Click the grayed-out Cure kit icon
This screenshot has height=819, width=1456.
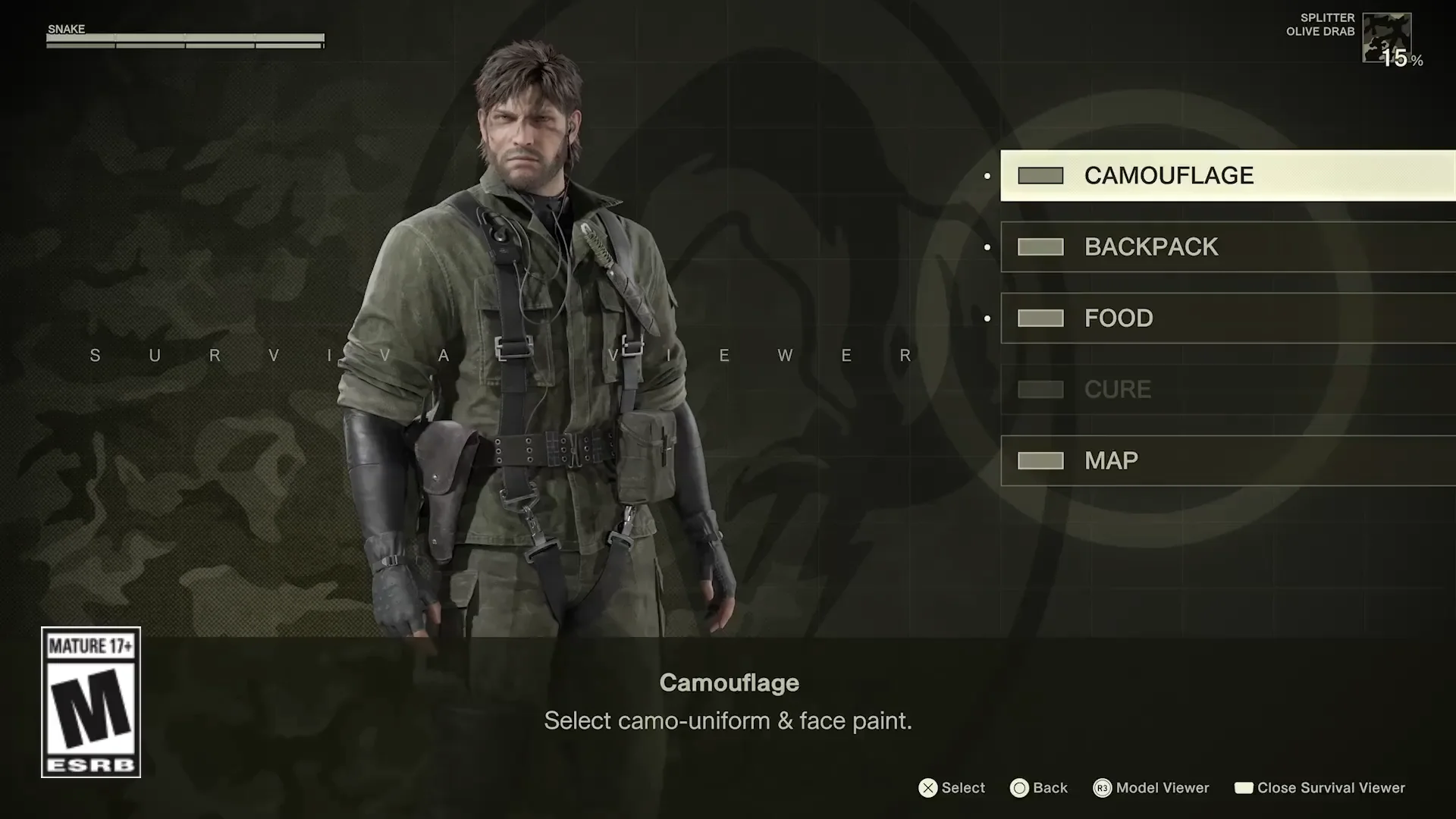[x=1040, y=389]
